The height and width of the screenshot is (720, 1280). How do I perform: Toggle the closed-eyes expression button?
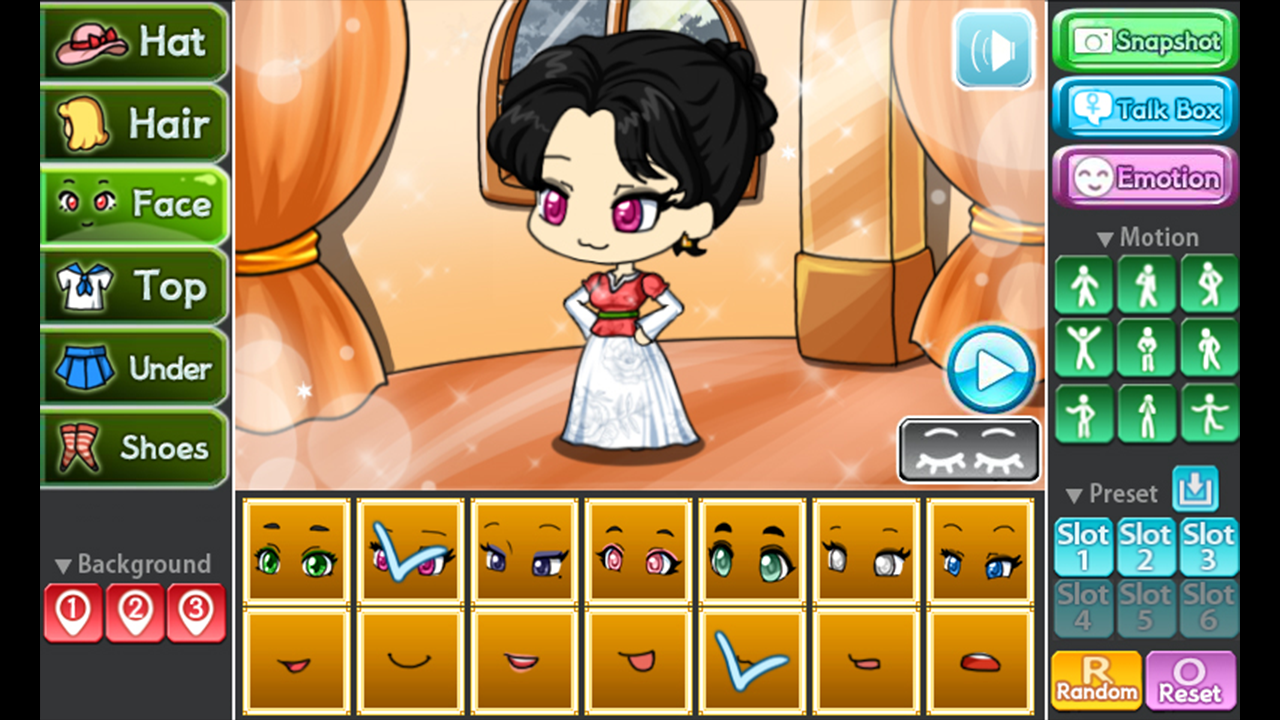coord(968,450)
